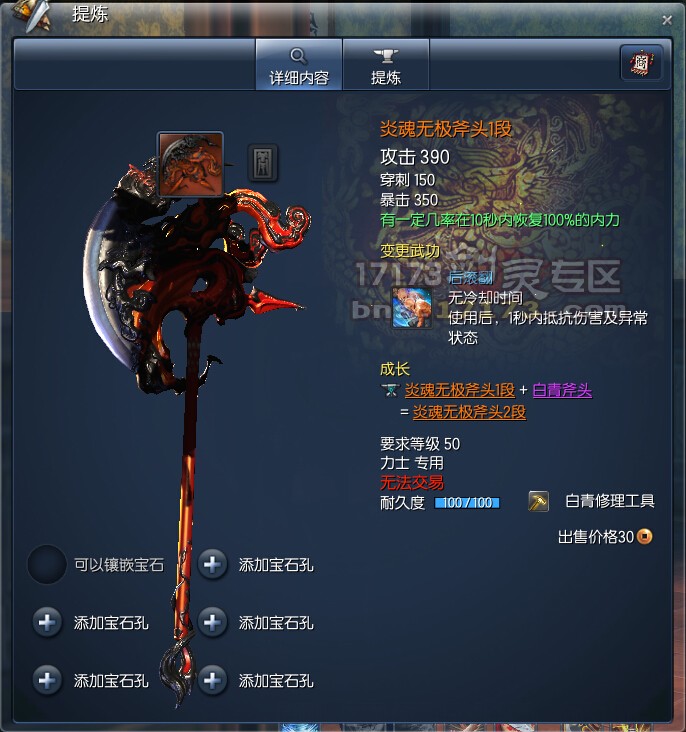Open the 炎魂无极斧头2段 result link
The height and width of the screenshot is (732, 686).
(x=470, y=412)
